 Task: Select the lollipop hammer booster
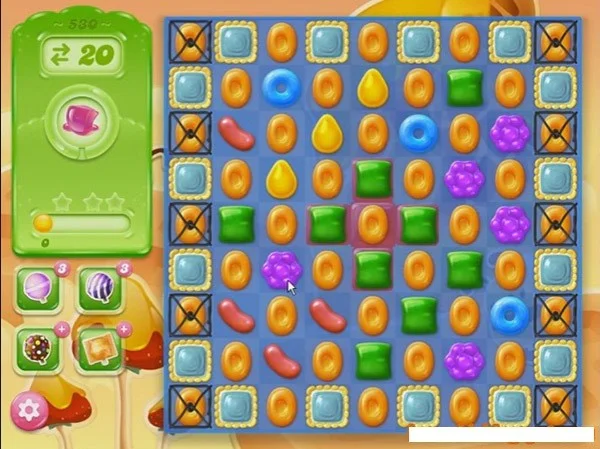click(x=39, y=291)
